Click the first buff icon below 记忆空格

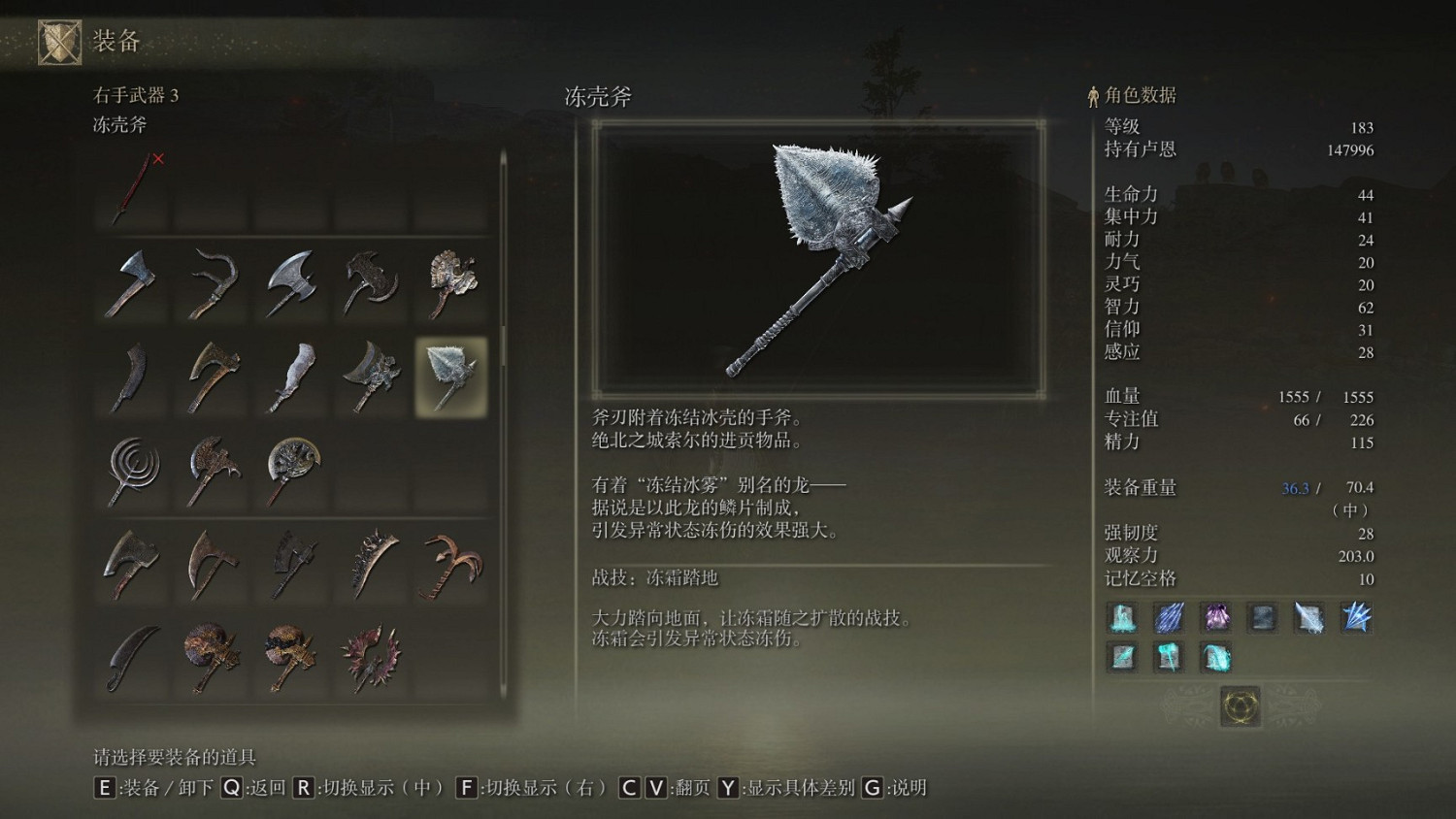[1122, 618]
